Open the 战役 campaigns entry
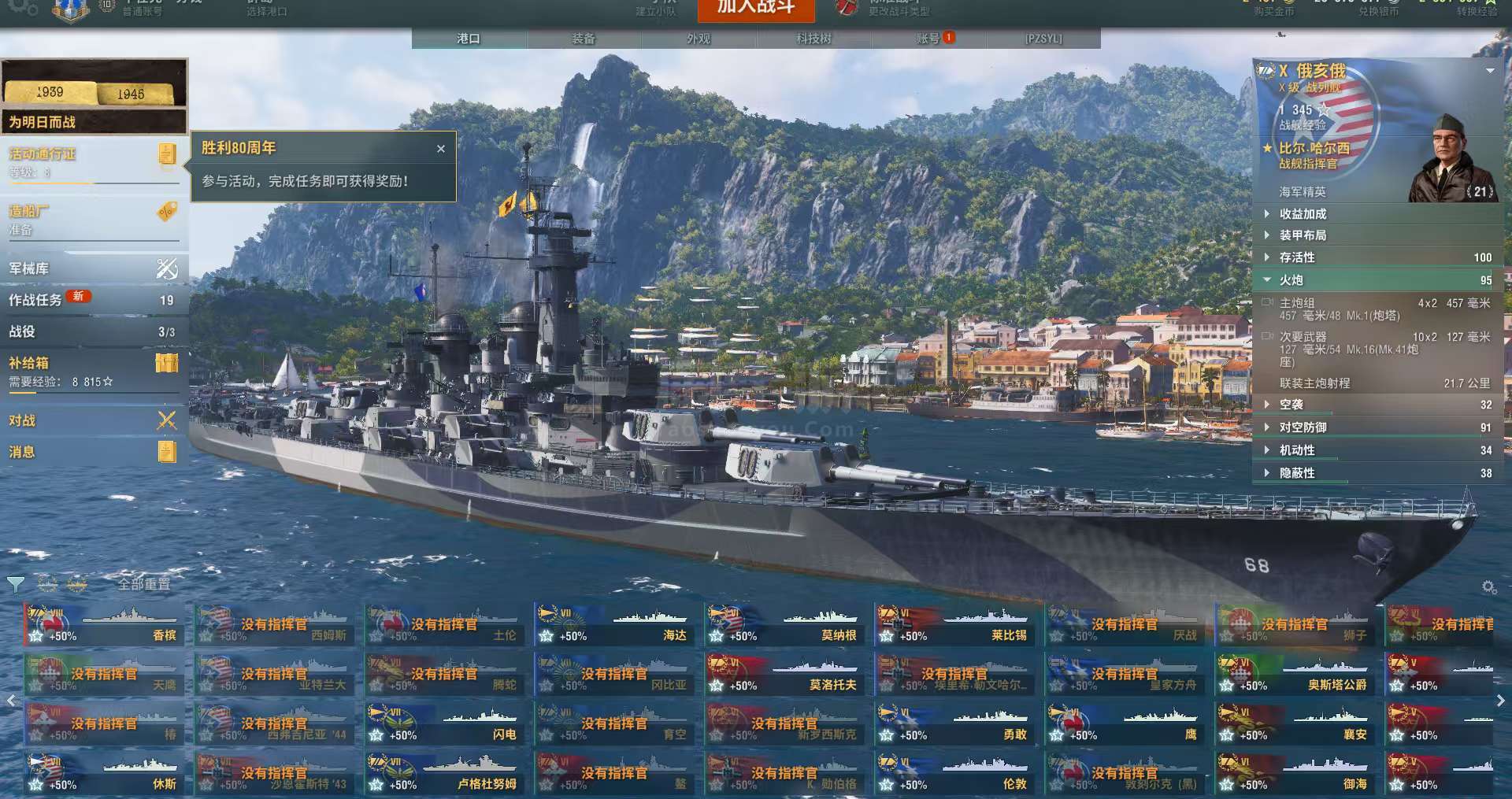This screenshot has height=799, width=1512. pos(94,331)
